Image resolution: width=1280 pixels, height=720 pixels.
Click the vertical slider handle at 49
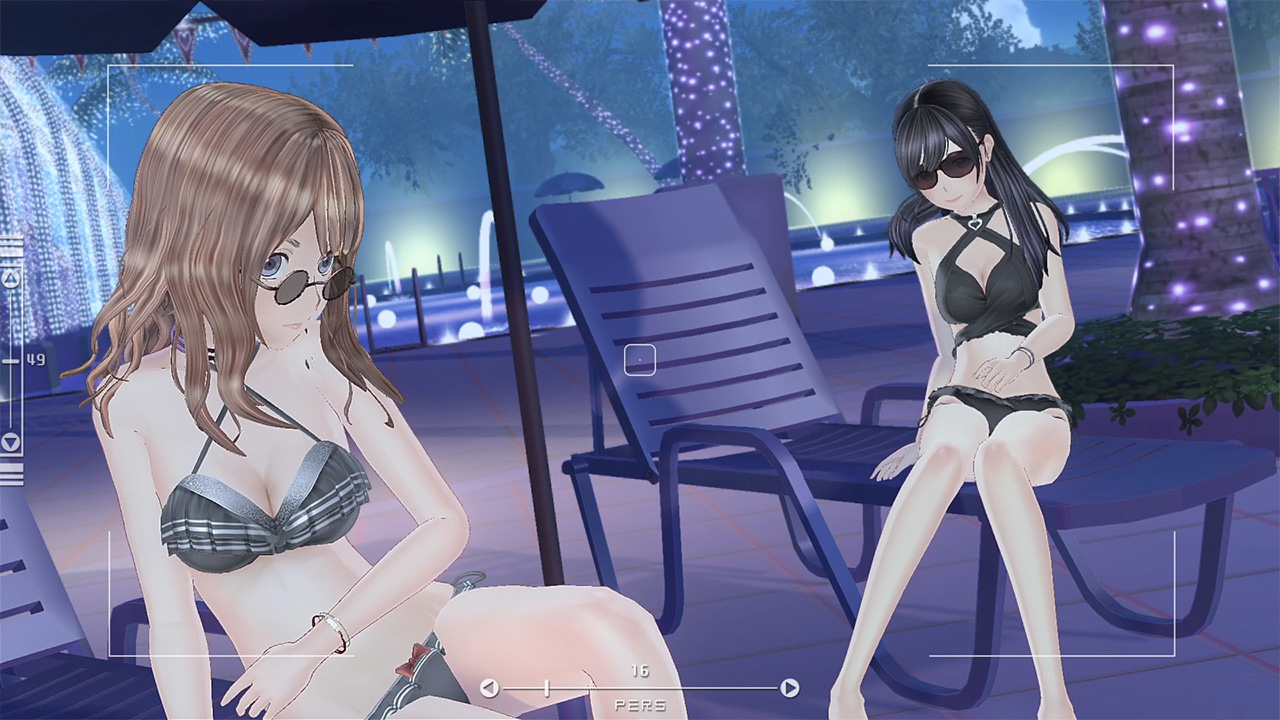point(11,360)
